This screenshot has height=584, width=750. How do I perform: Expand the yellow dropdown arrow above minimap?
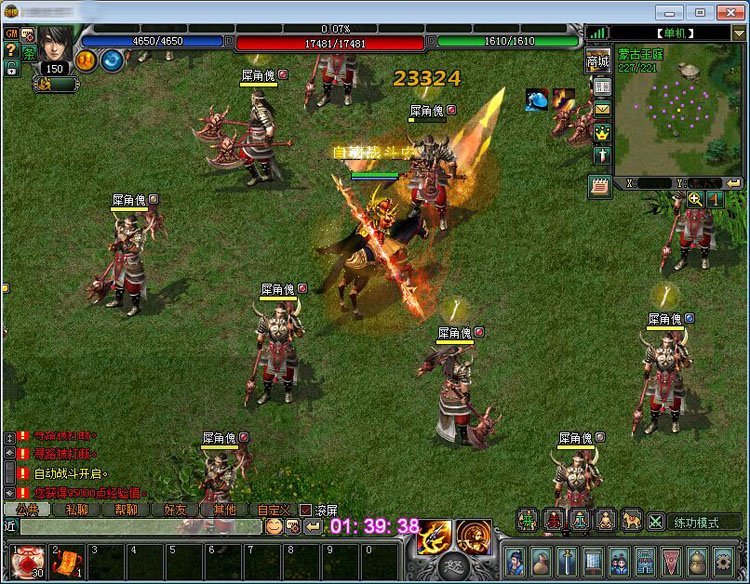pos(740,33)
